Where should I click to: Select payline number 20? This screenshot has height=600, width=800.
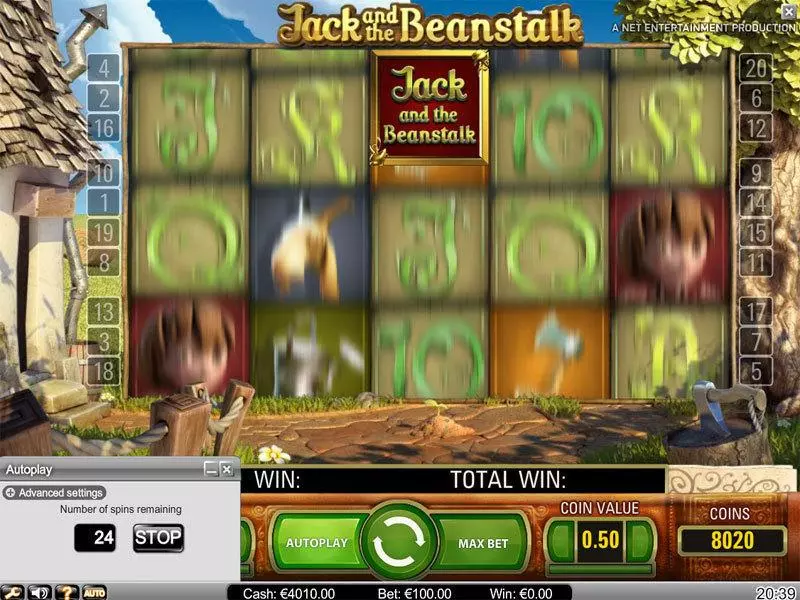(755, 69)
